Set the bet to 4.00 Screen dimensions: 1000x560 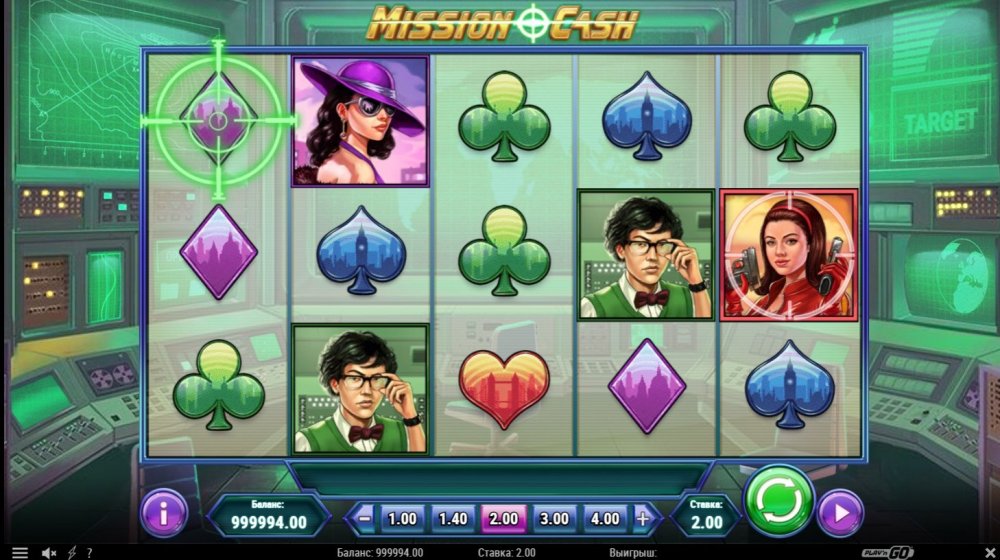tap(606, 519)
